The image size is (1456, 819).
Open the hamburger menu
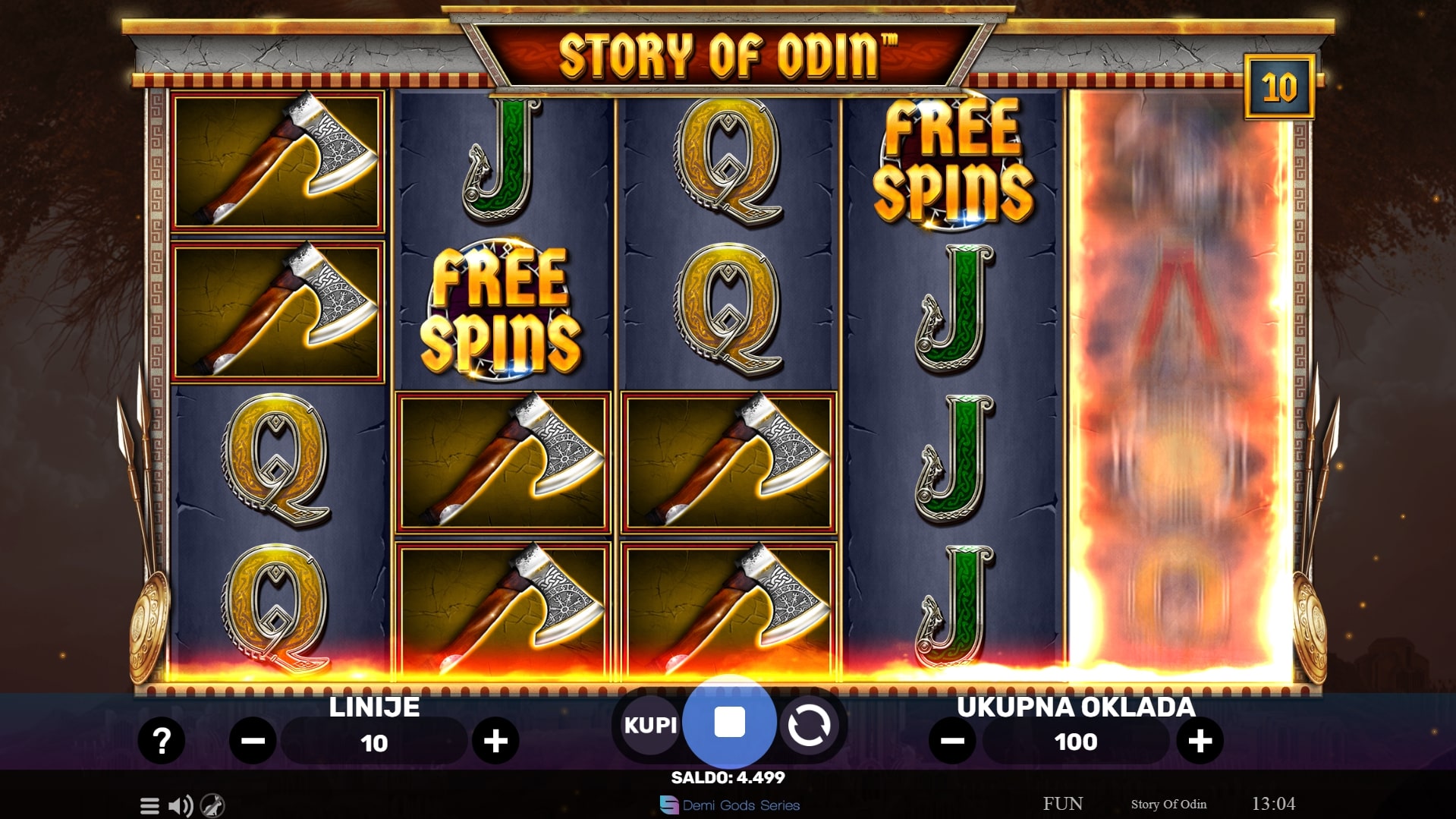click(x=149, y=805)
